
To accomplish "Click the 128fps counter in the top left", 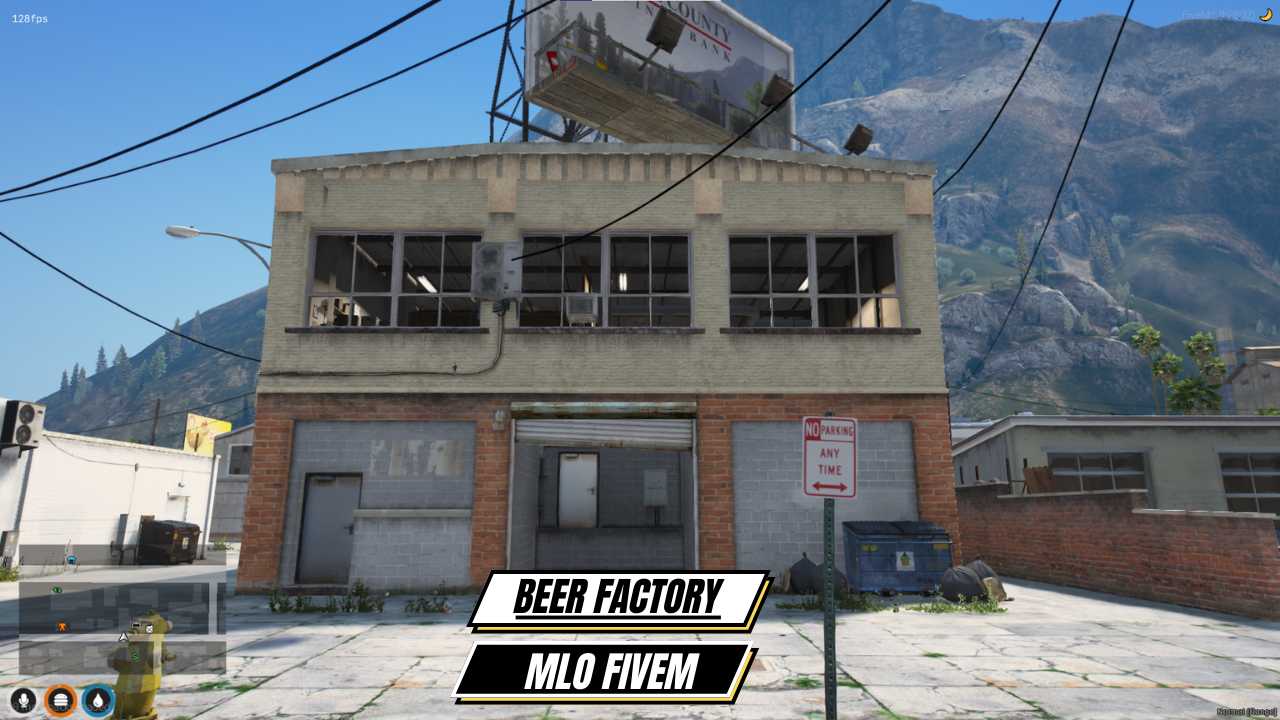I will click(x=26, y=16).
